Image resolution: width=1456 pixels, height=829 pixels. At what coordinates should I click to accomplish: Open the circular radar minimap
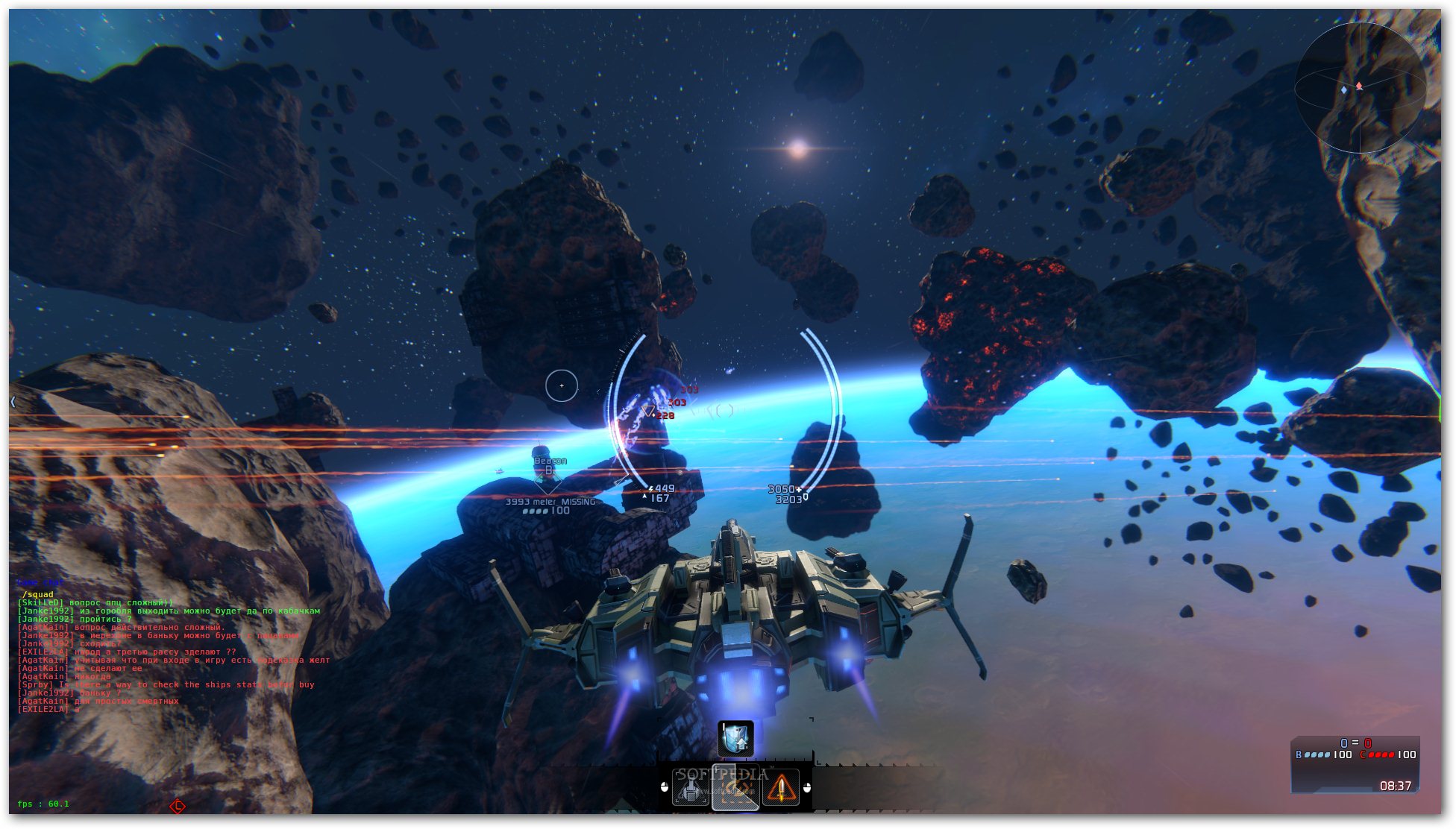point(1360,88)
